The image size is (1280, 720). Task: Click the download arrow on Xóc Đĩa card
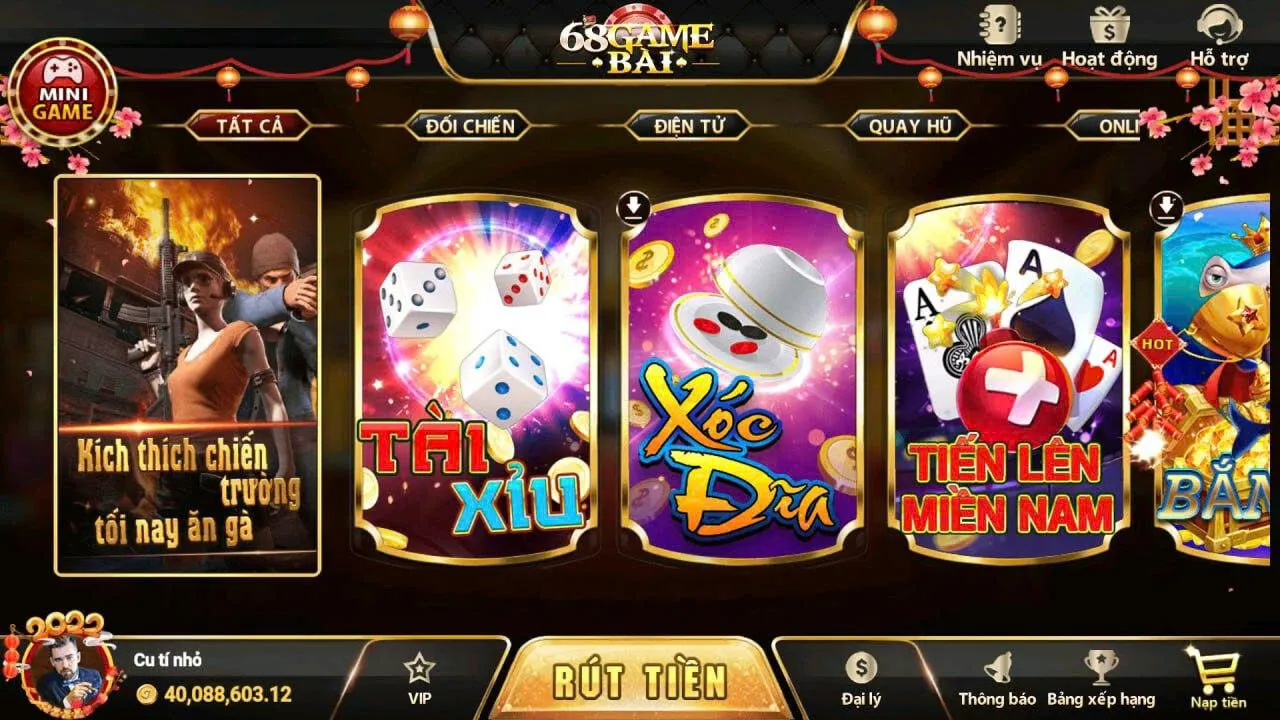633,205
